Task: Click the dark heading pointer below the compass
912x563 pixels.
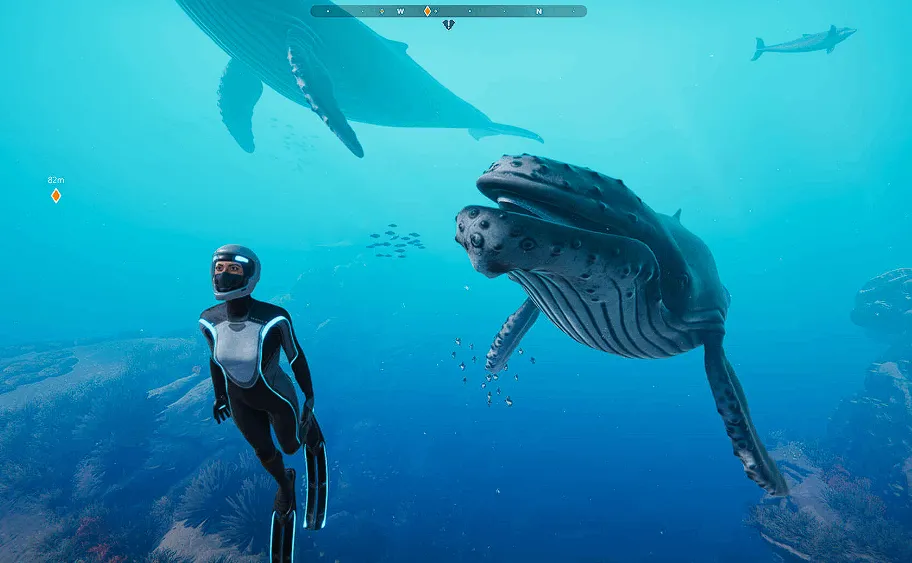Action: (448, 24)
